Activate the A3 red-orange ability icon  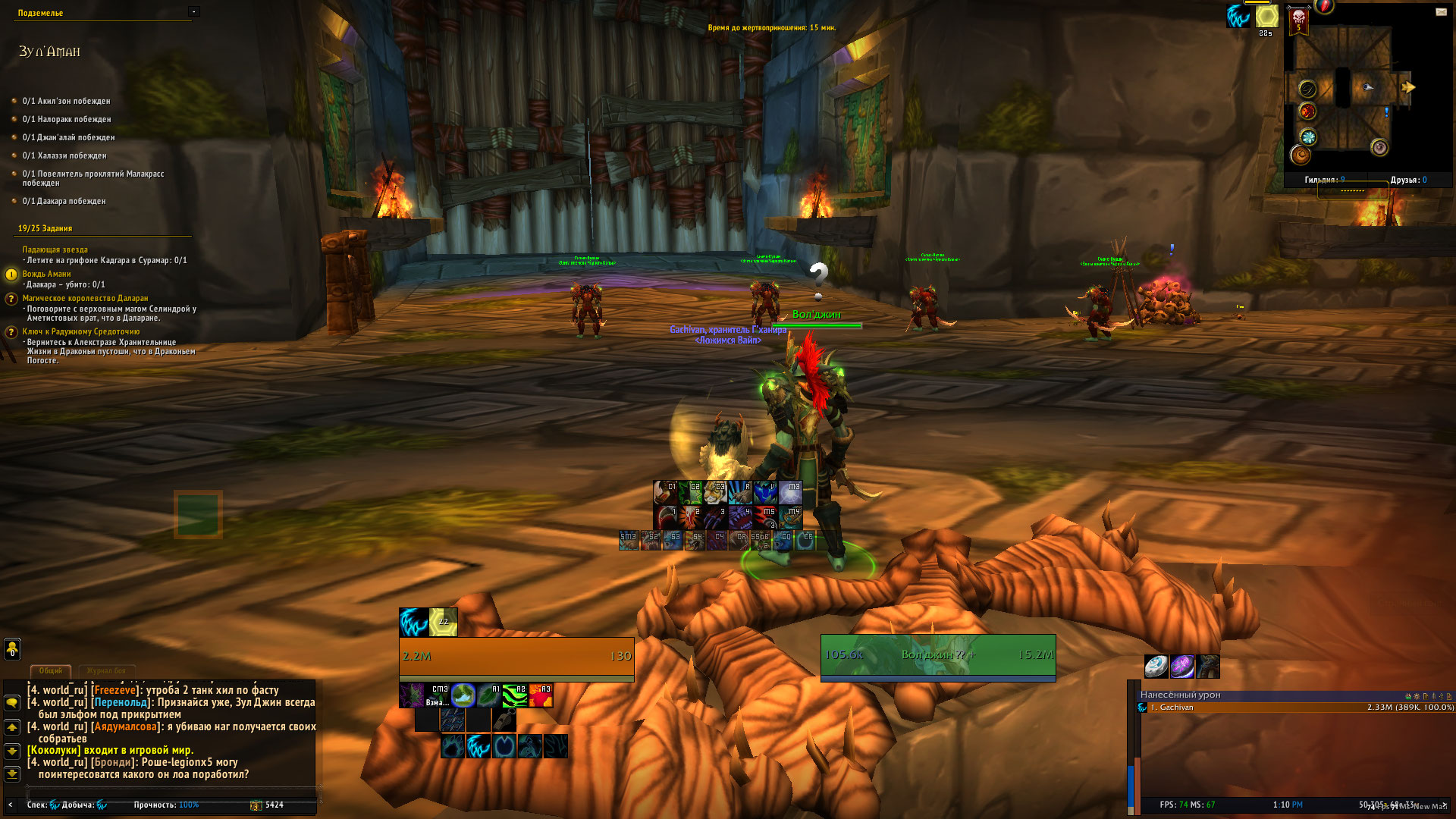pos(541,695)
